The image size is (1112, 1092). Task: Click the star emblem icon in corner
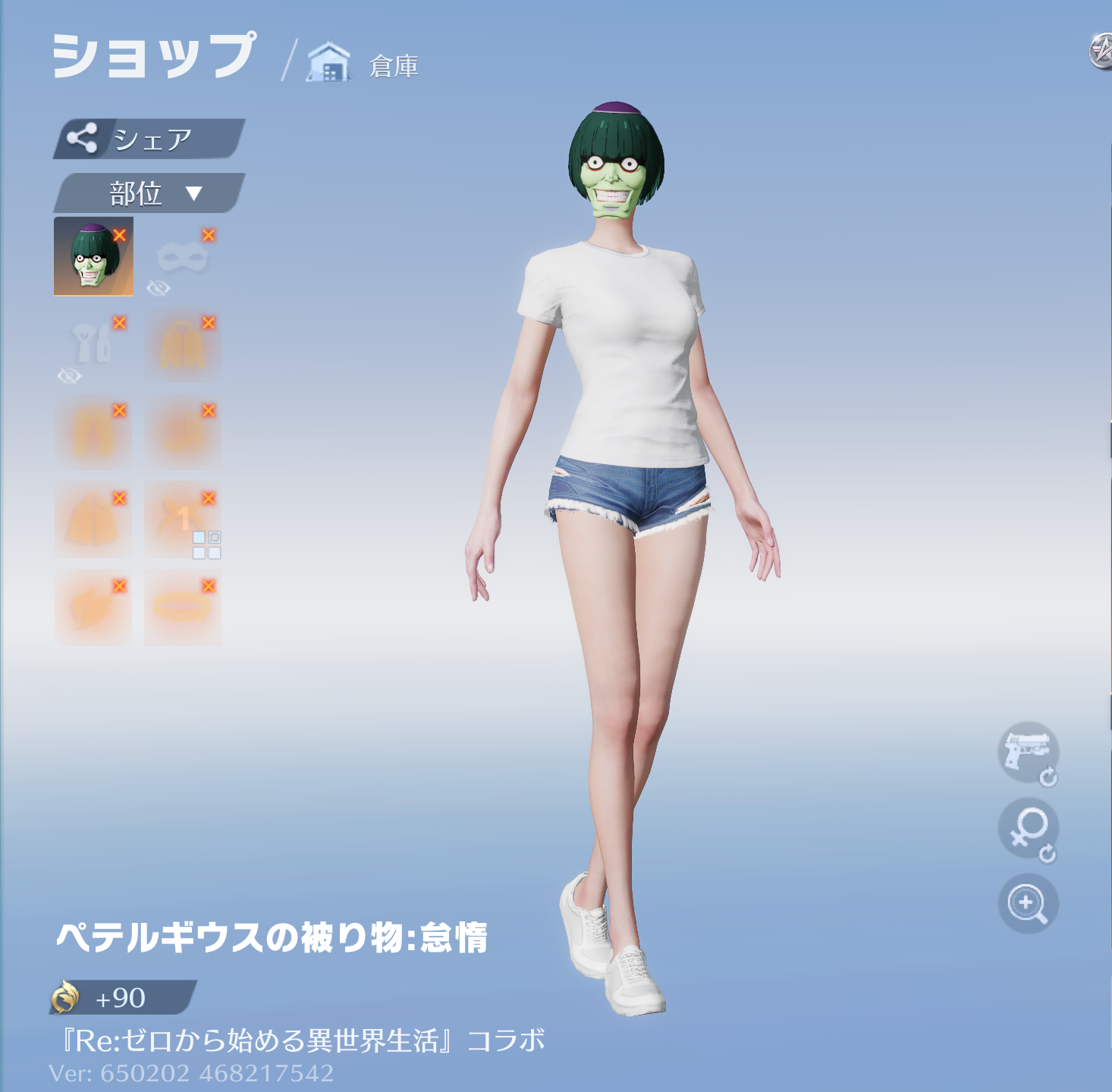tap(1100, 52)
